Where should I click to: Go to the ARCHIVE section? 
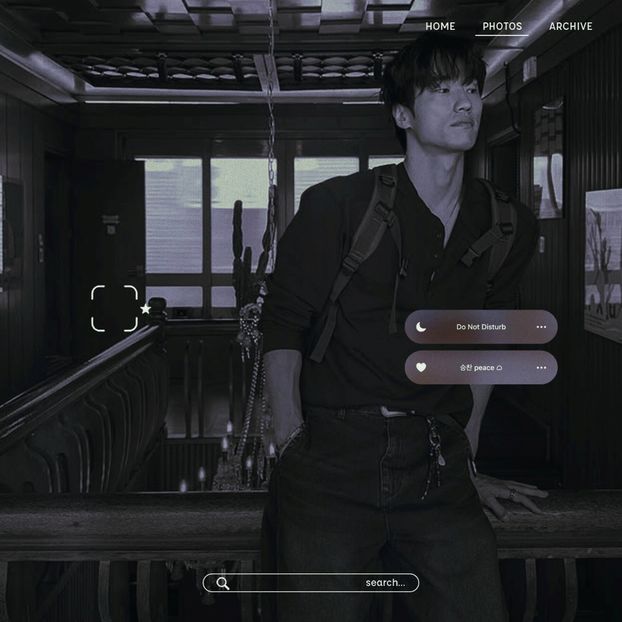click(x=570, y=27)
